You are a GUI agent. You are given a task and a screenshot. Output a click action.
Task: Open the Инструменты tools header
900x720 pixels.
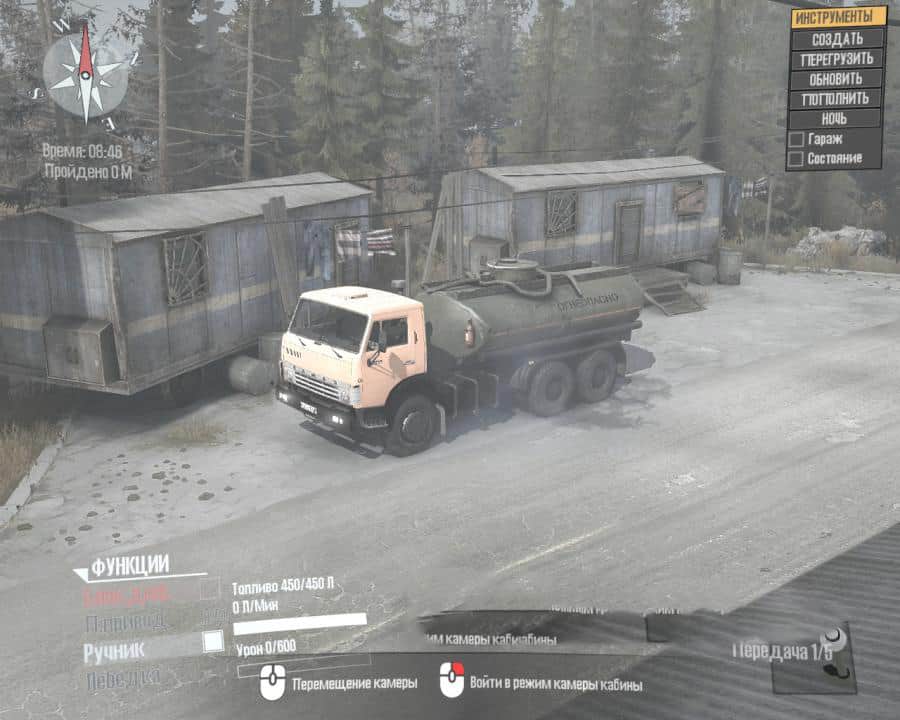[838, 17]
